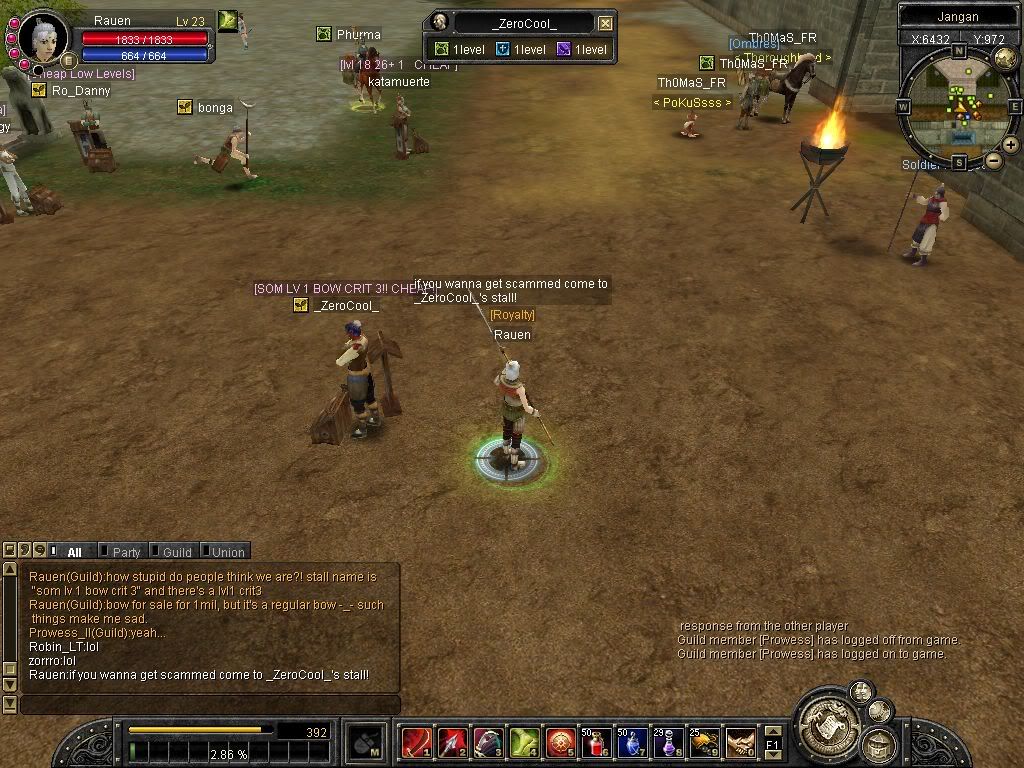Image resolution: width=1024 pixels, height=768 pixels.
Task: Select the Union chat tab
Action: 227,552
